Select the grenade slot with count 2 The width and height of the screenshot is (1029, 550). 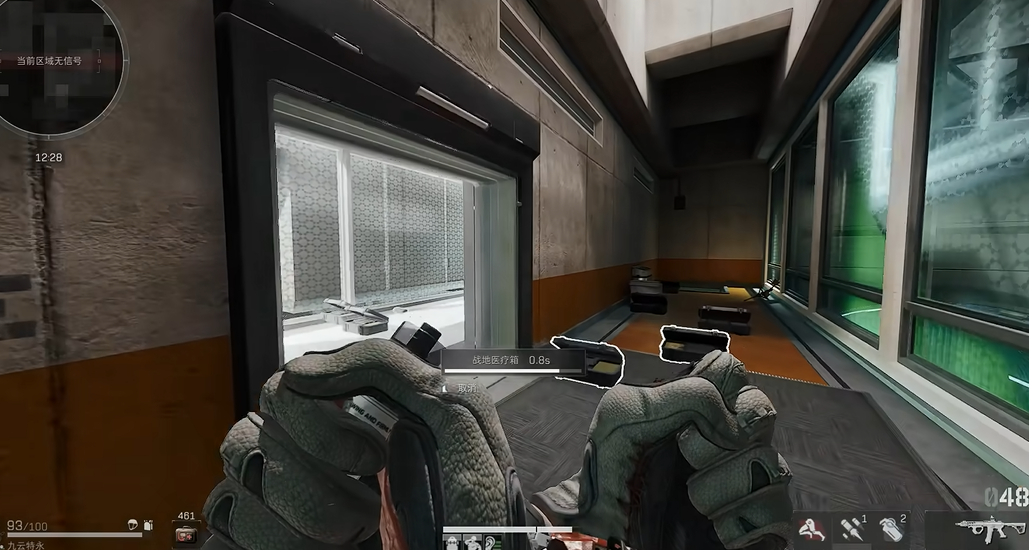point(893,529)
